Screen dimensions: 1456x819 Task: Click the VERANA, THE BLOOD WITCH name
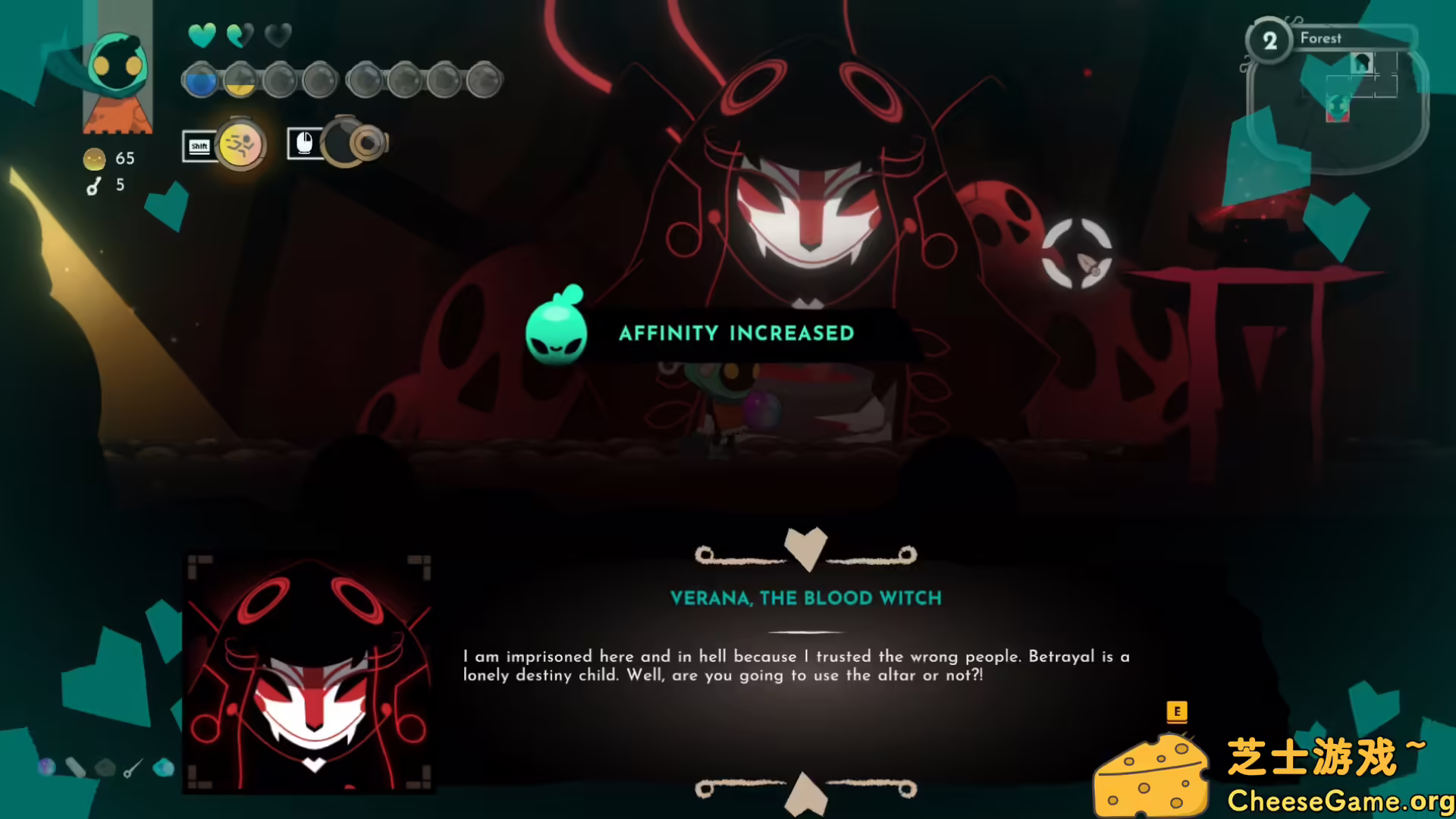pyautogui.click(x=806, y=598)
